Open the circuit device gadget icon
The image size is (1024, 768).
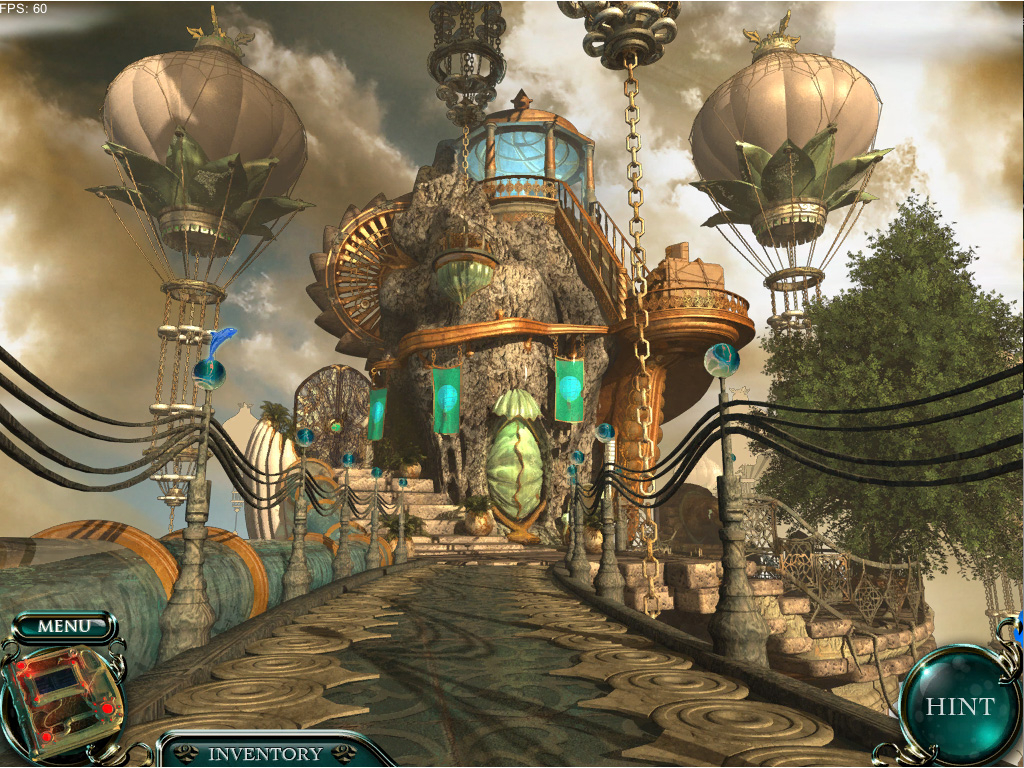tap(63, 696)
